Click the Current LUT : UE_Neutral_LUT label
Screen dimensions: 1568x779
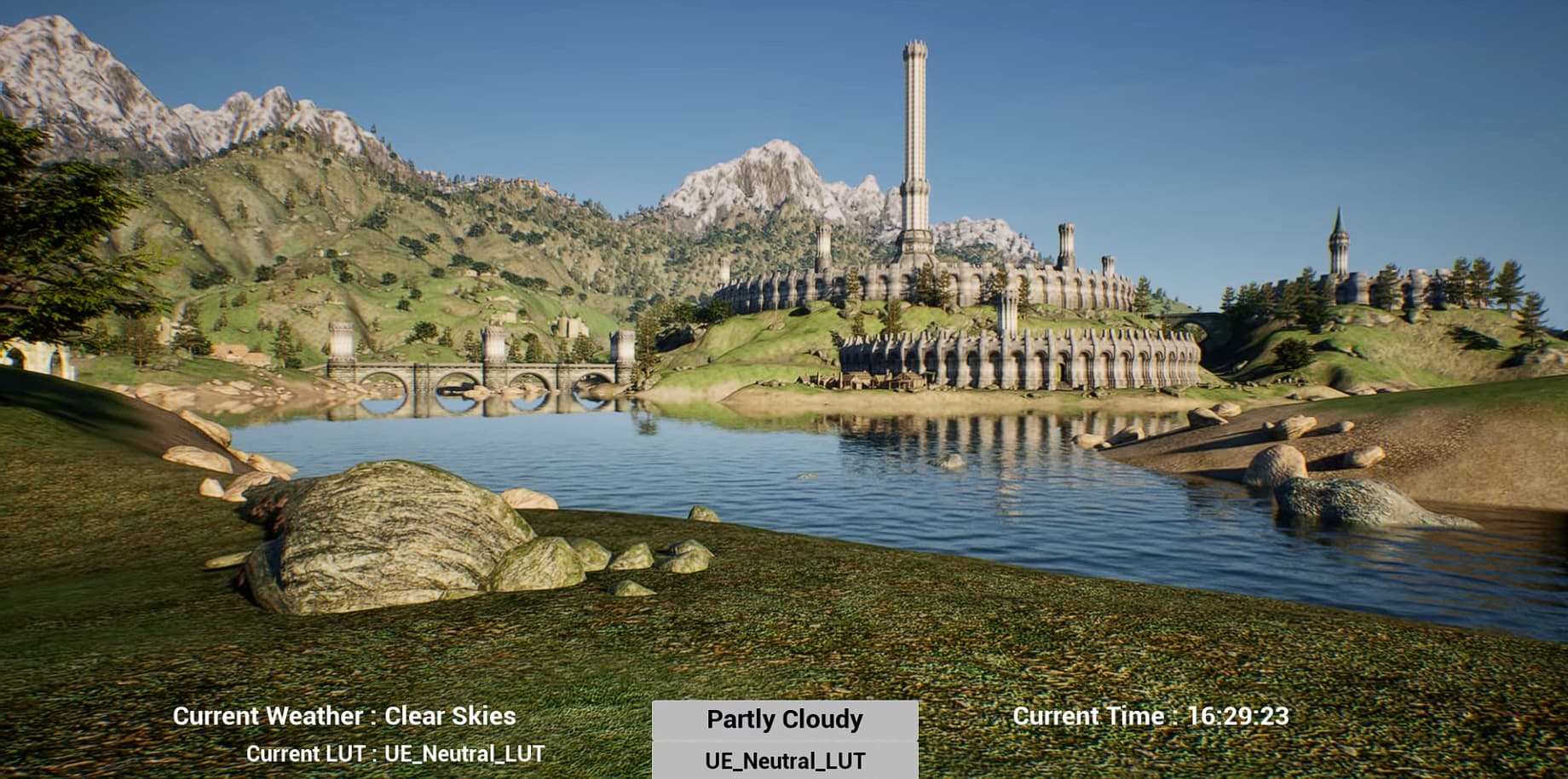point(397,753)
